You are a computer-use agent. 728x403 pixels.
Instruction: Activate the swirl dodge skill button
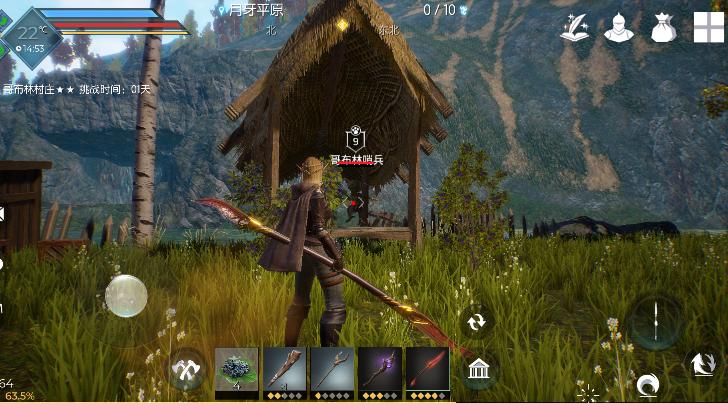coord(648,384)
